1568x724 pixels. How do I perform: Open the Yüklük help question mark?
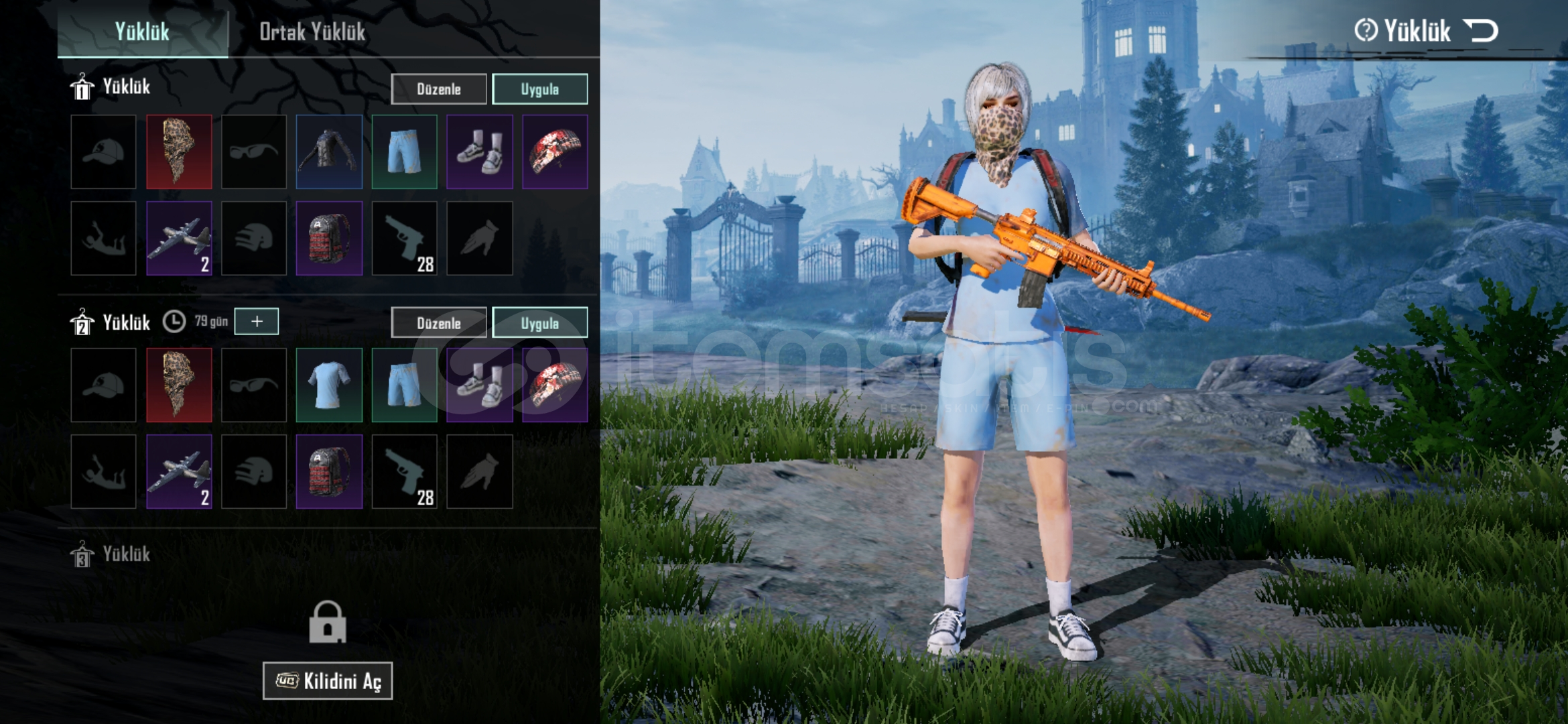[x=1366, y=31]
